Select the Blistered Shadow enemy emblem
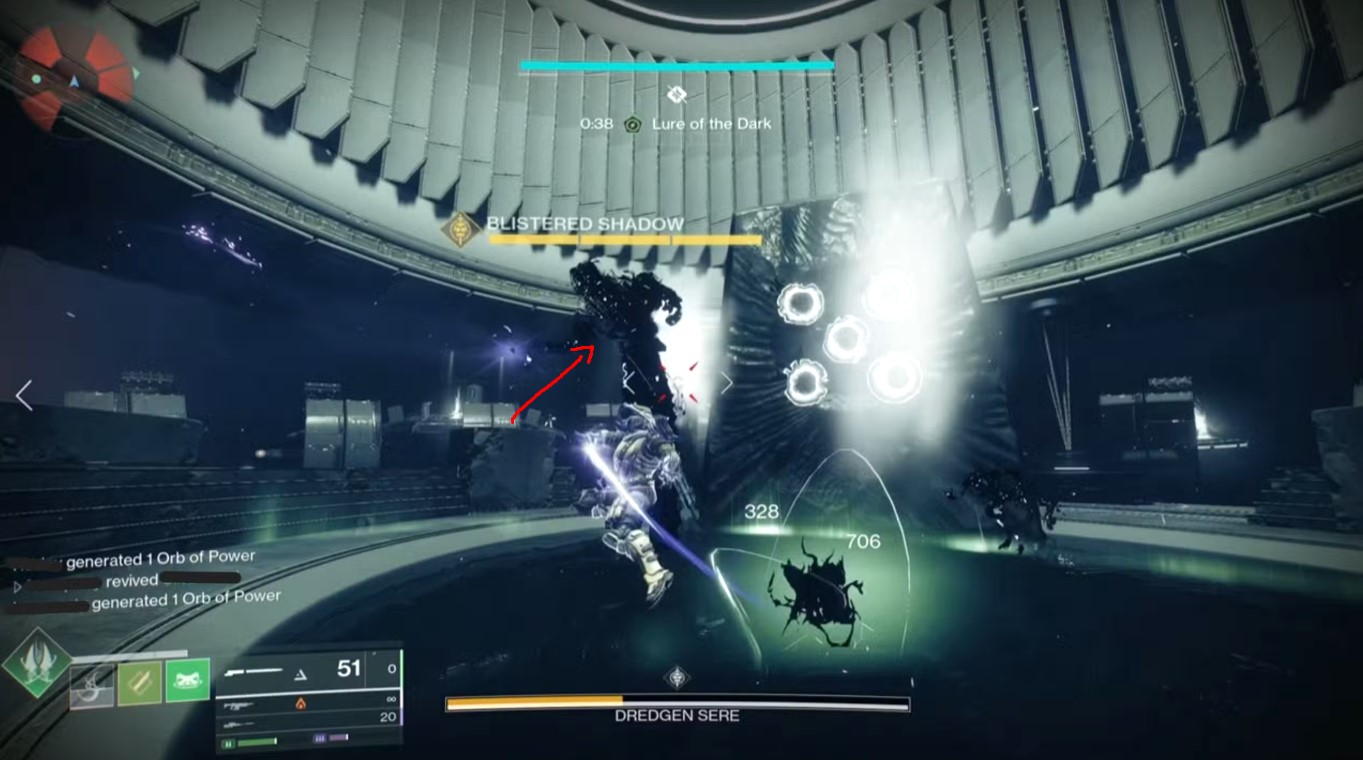 (462, 230)
